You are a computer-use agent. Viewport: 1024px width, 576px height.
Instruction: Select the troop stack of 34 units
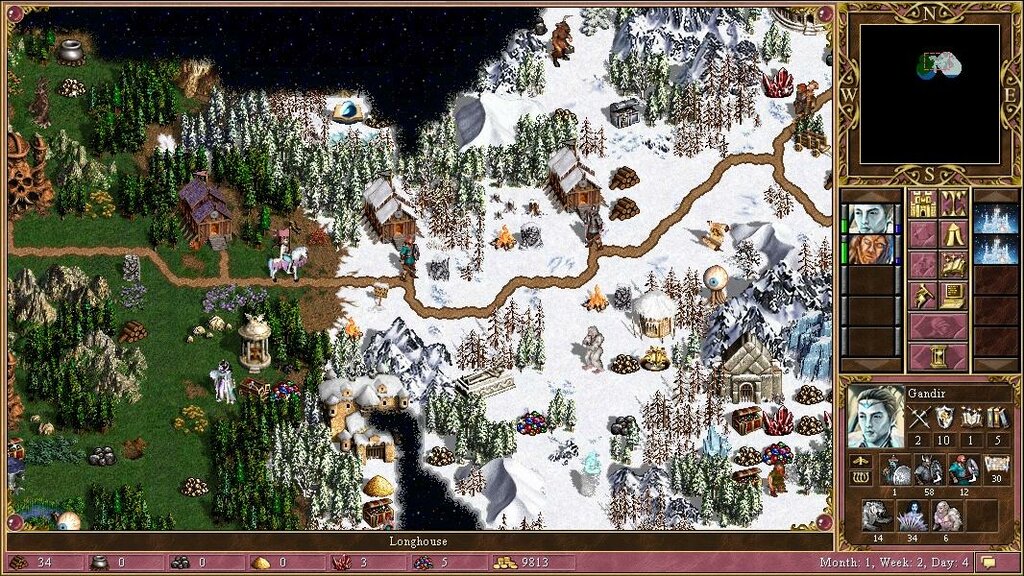click(x=910, y=515)
